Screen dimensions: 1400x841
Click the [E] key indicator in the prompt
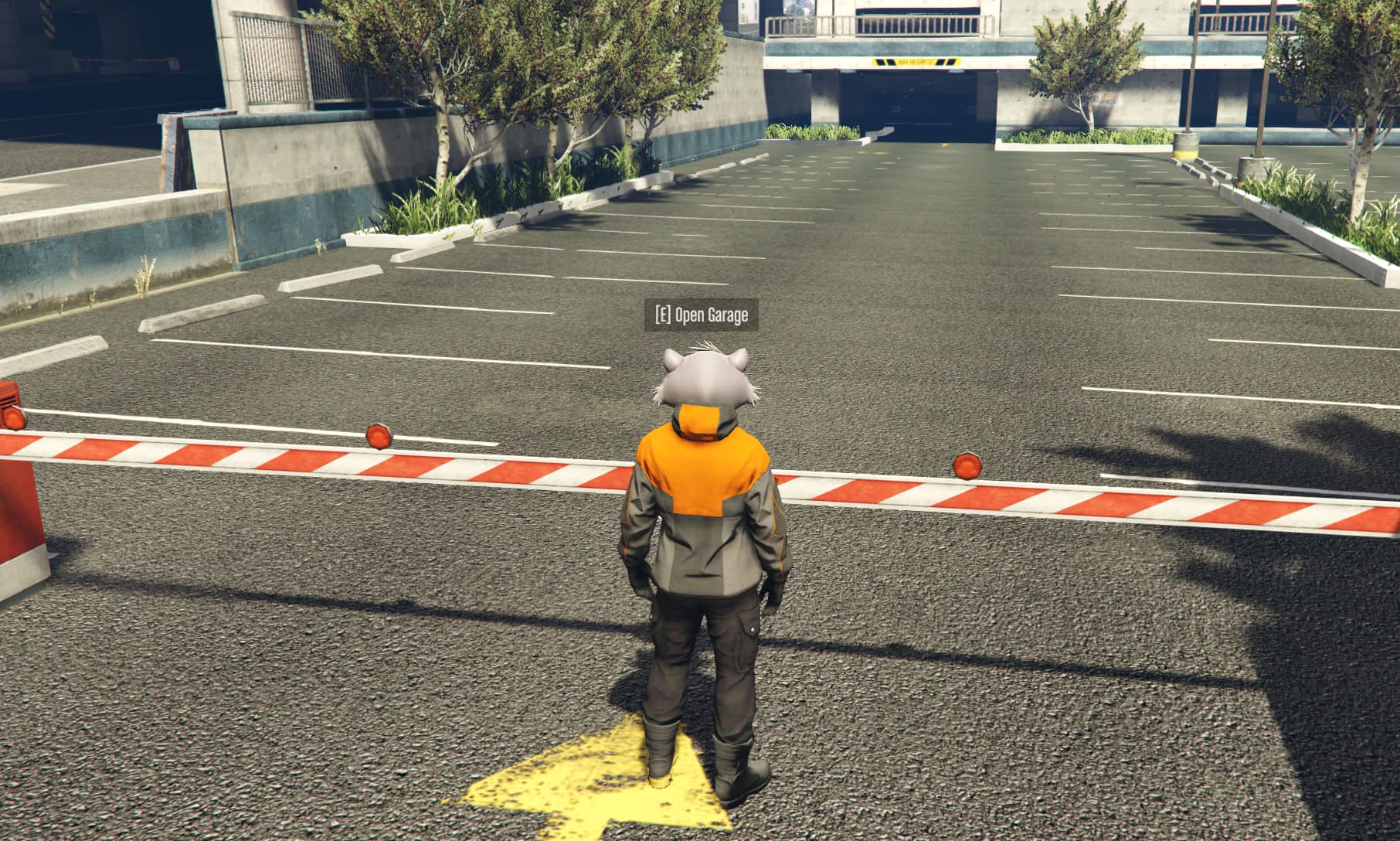pyautogui.click(x=662, y=314)
